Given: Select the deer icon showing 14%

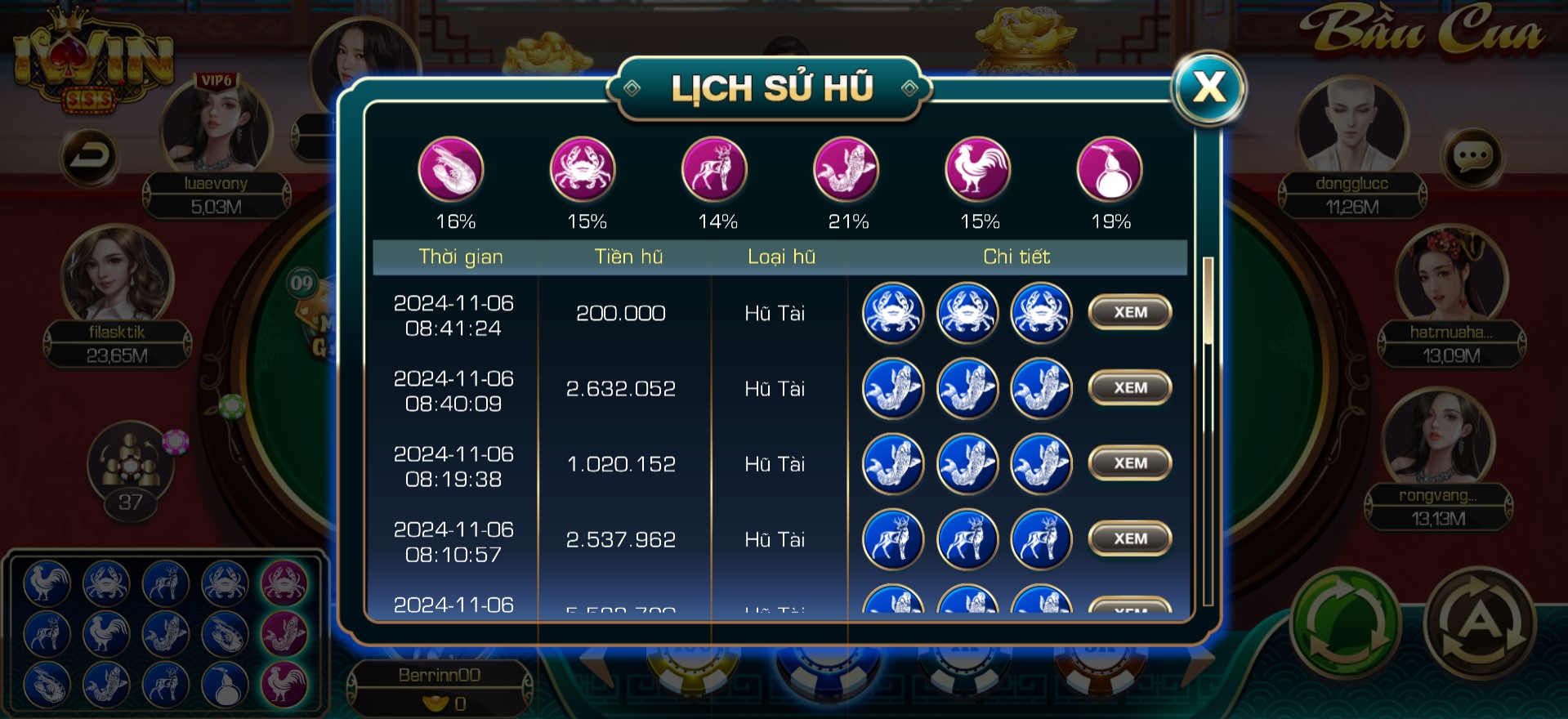Looking at the screenshot, I should pyautogui.click(x=714, y=170).
